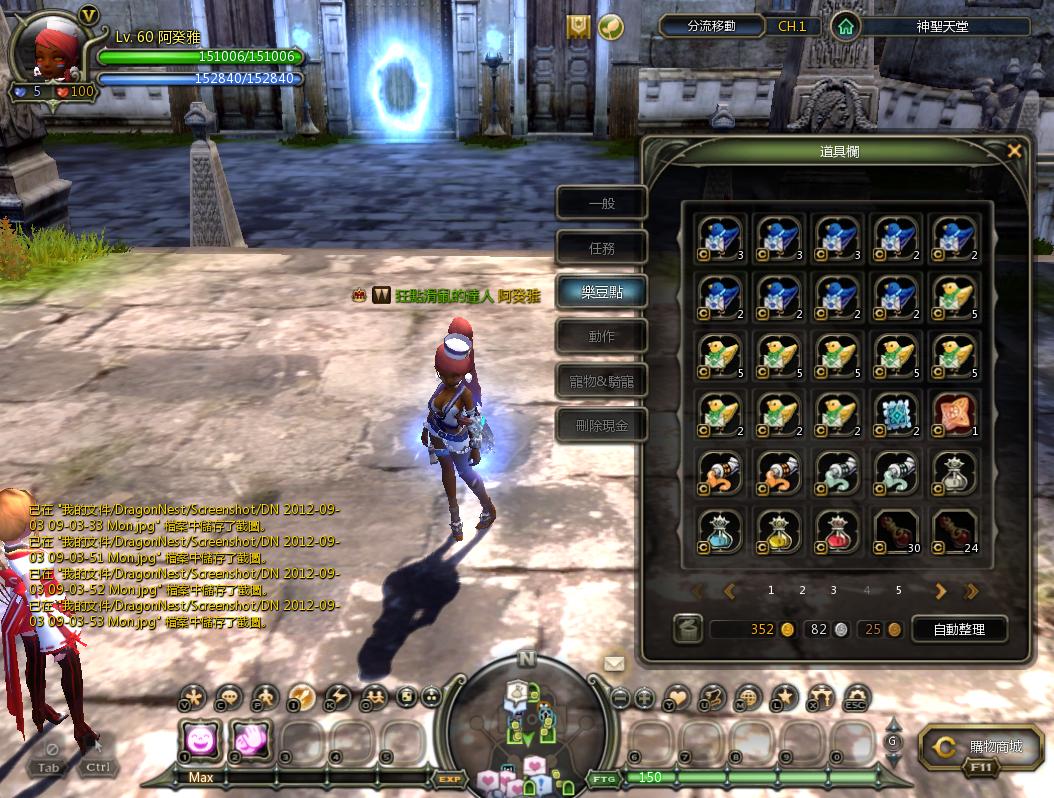Select the item stack with 30 count

coord(895,531)
